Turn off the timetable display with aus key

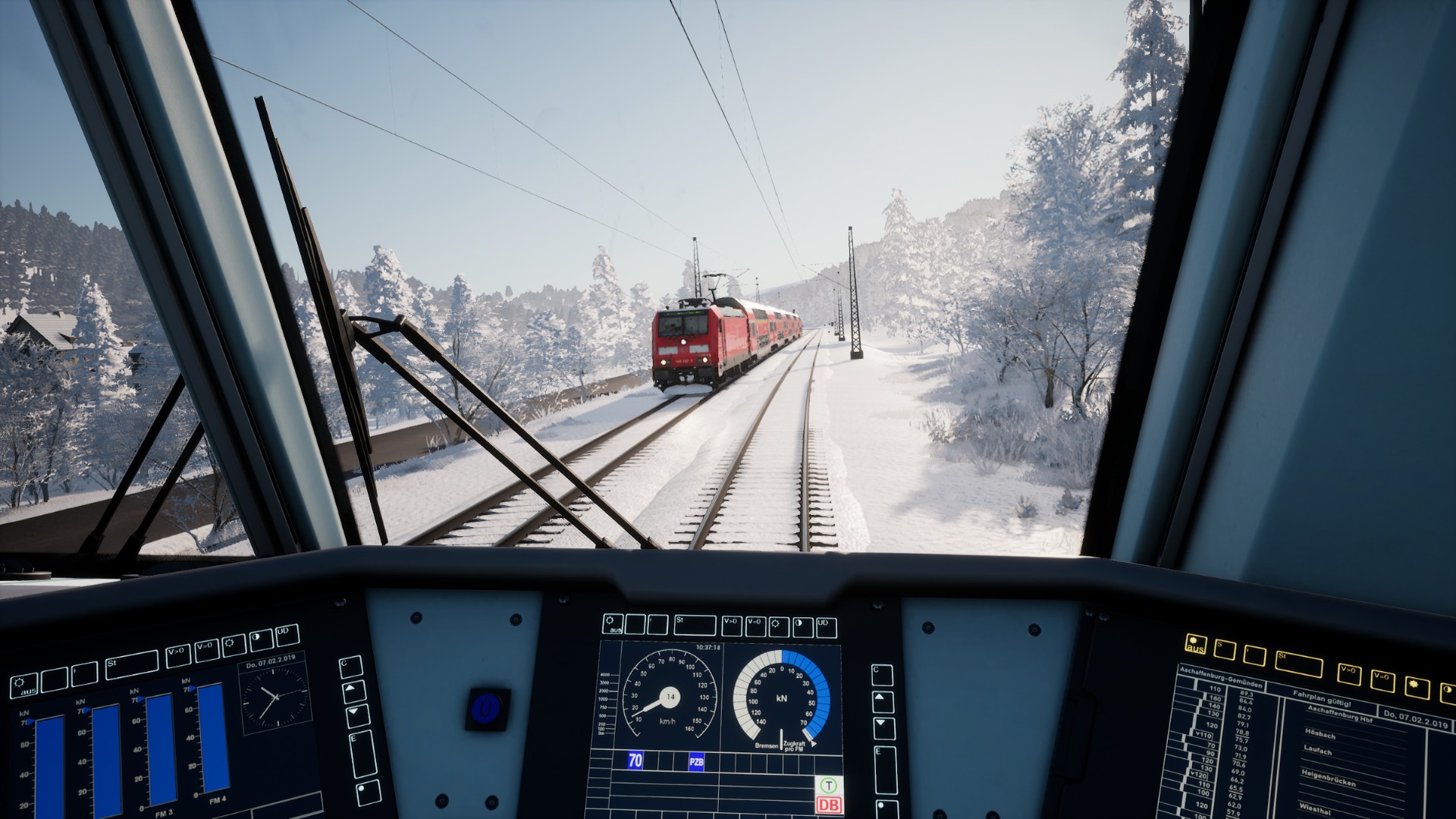(1195, 645)
